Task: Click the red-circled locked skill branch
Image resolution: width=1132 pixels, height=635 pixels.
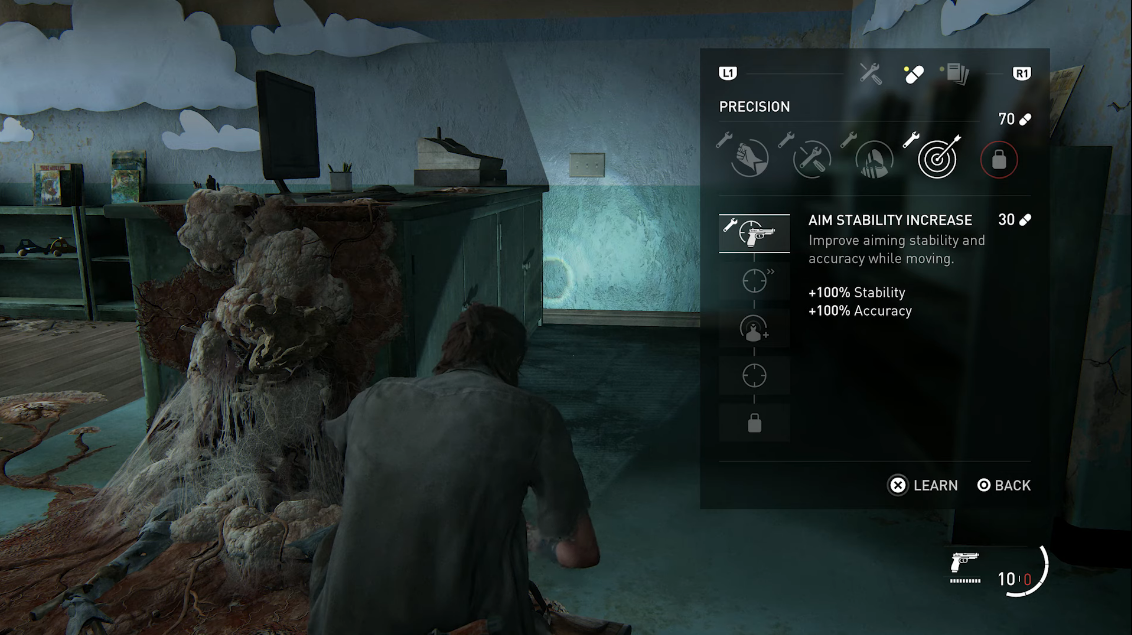Action: (x=998, y=158)
